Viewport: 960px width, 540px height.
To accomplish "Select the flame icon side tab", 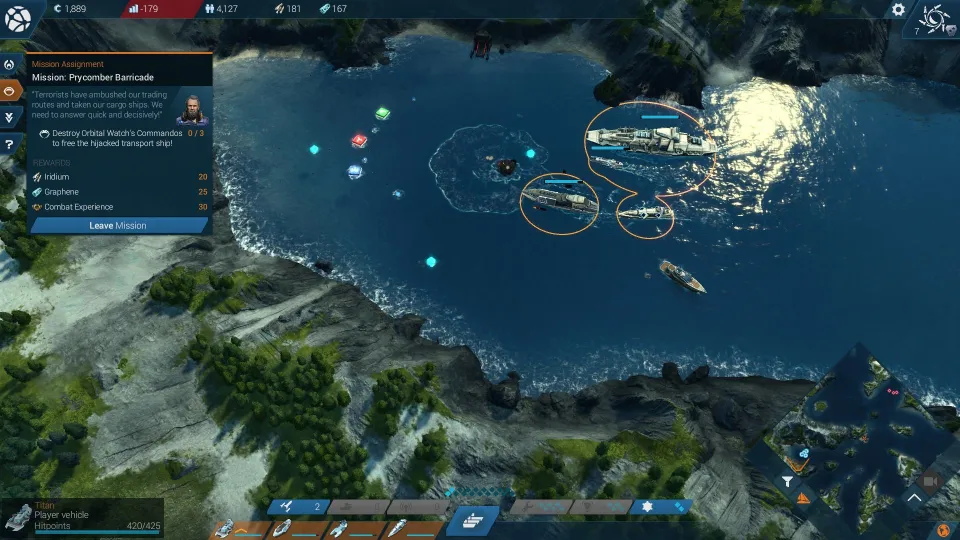I will point(10,64).
